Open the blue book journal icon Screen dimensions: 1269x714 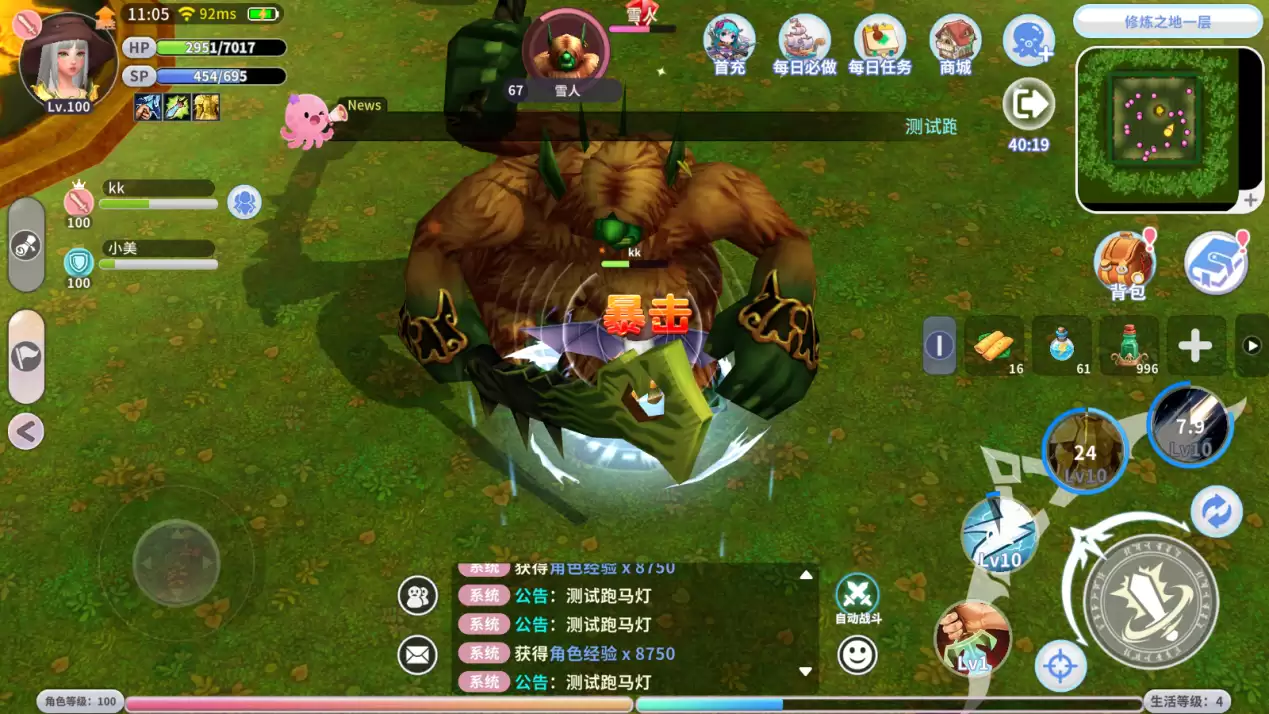(1215, 263)
